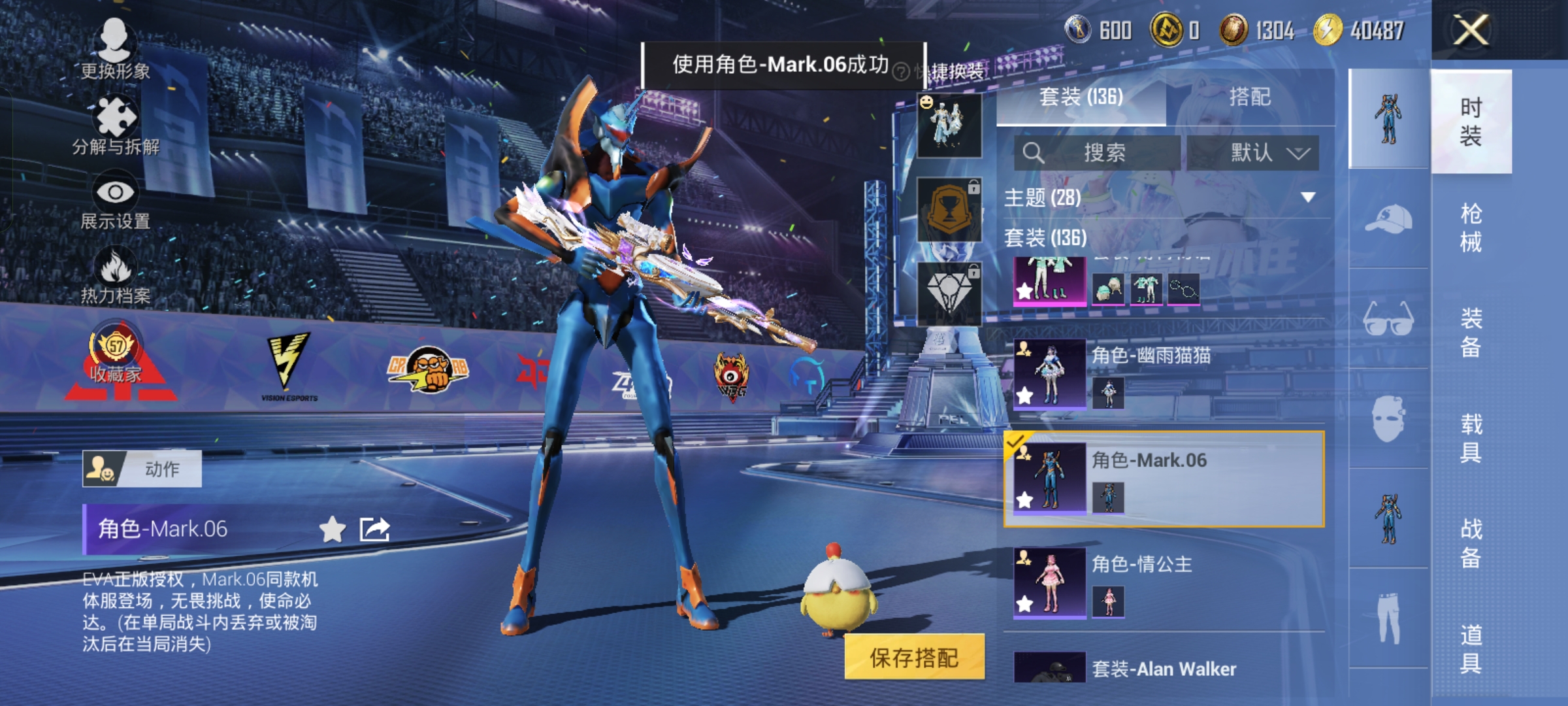The image size is (1568, 706).
Task: Switch to the 载具 vehicles category
Action: click(1471, 438)
